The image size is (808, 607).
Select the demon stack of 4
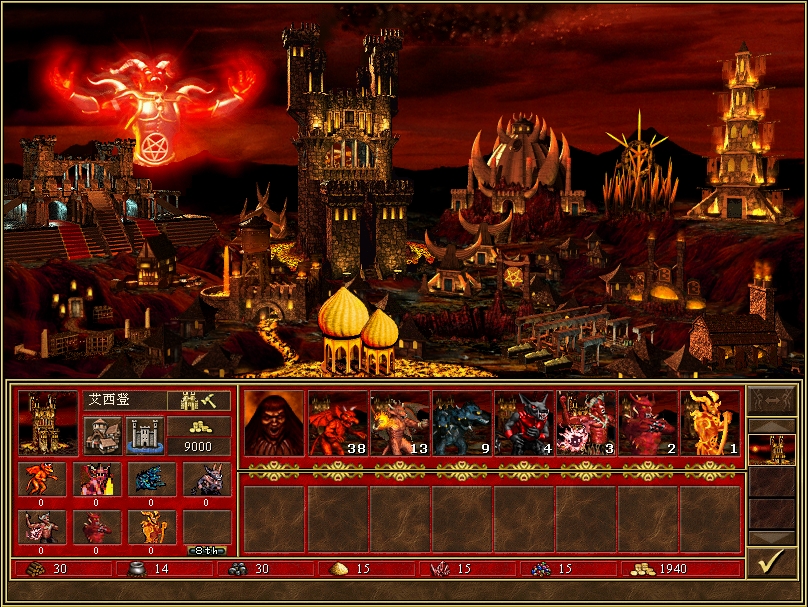tap(524, 423)
